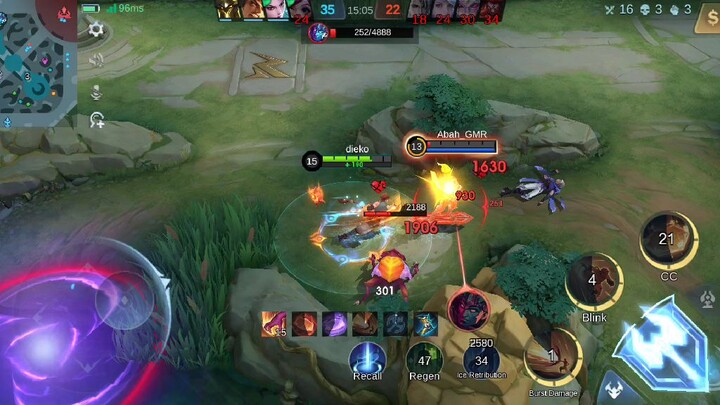The image size is (720, 405).
Task: Cast Ice Retribution battle spell
Action: point(481,359)
